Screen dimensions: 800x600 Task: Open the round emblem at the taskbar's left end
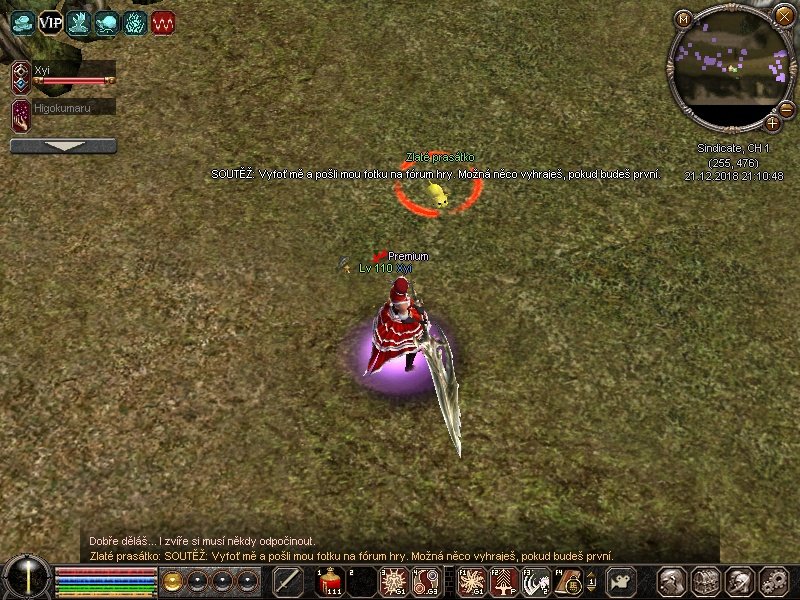(26, 578)
